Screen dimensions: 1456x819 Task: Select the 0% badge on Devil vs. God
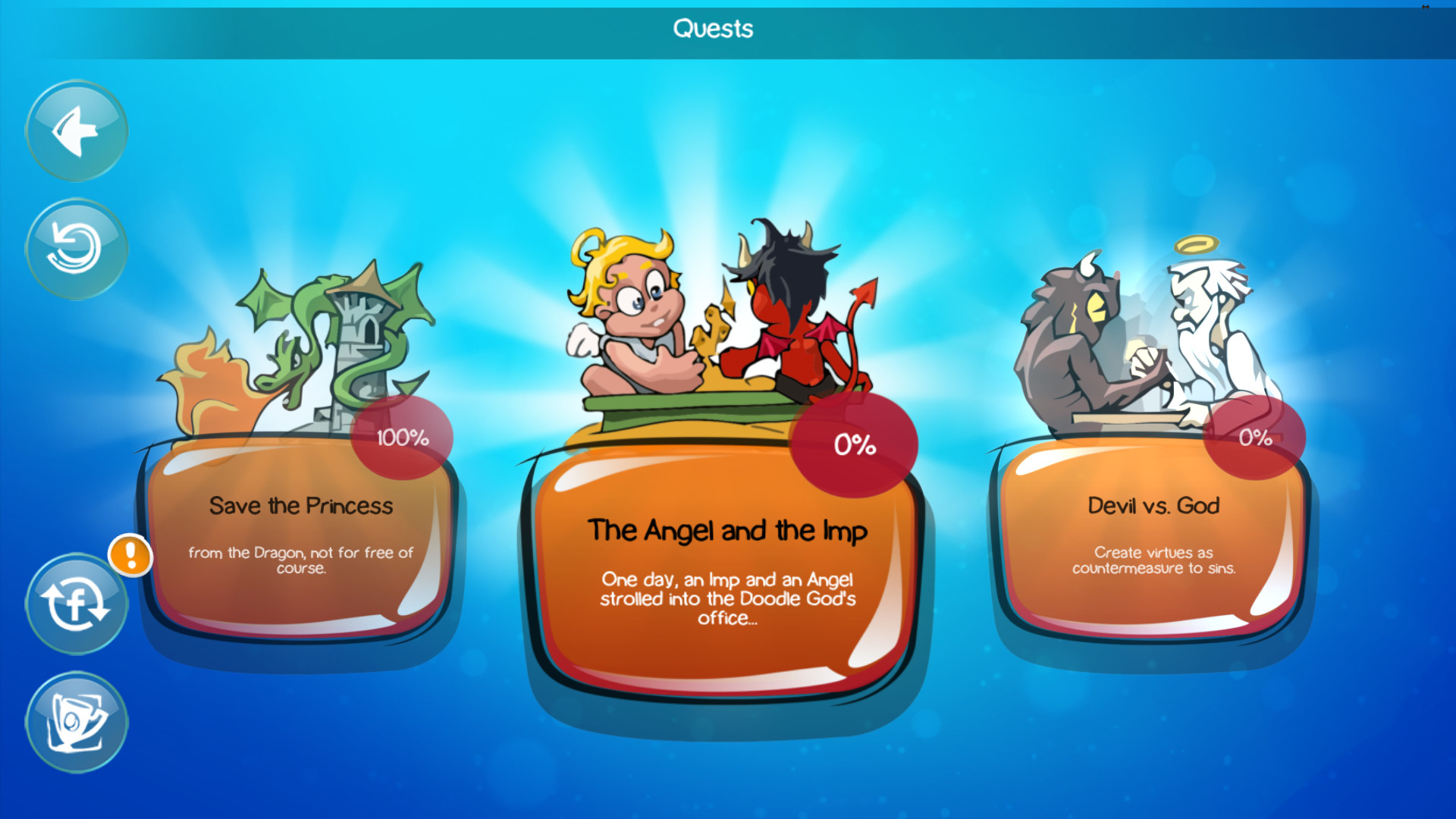[1255, 436]
